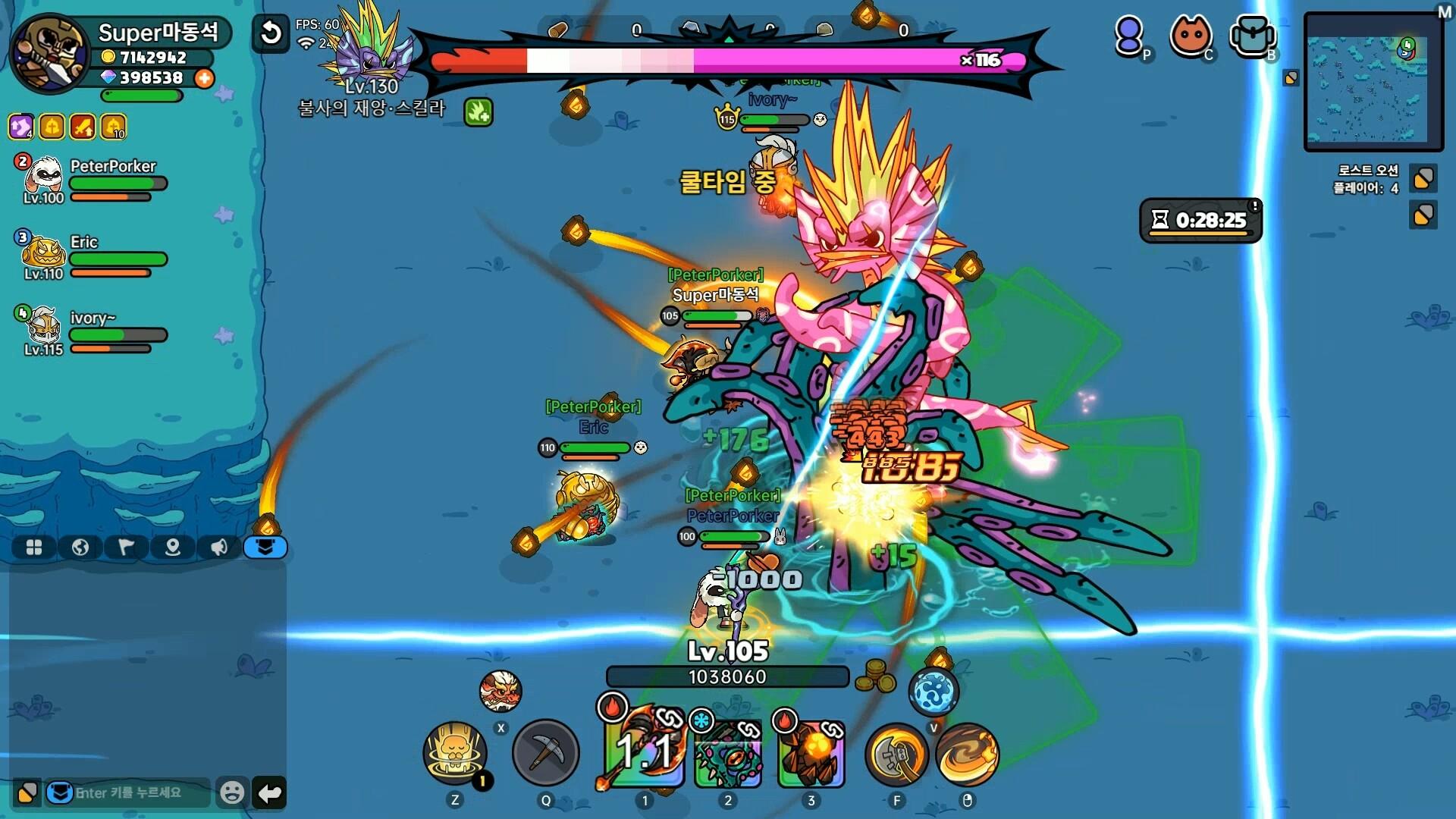Toggle the megaphone announcement option in the bottom toolbar
1456x819 pixels.
click(x=219, y=548)
